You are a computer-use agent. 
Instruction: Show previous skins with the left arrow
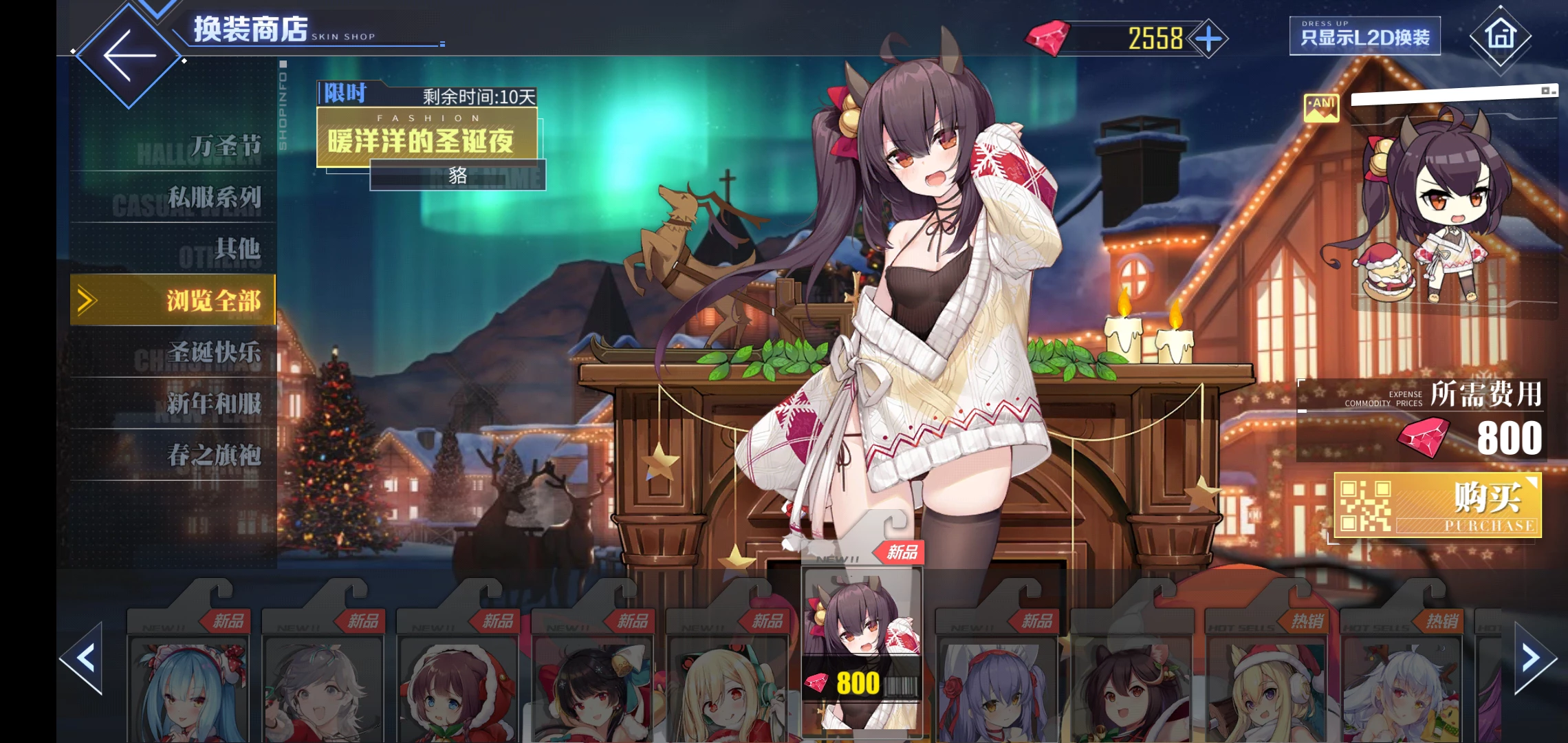83,658
